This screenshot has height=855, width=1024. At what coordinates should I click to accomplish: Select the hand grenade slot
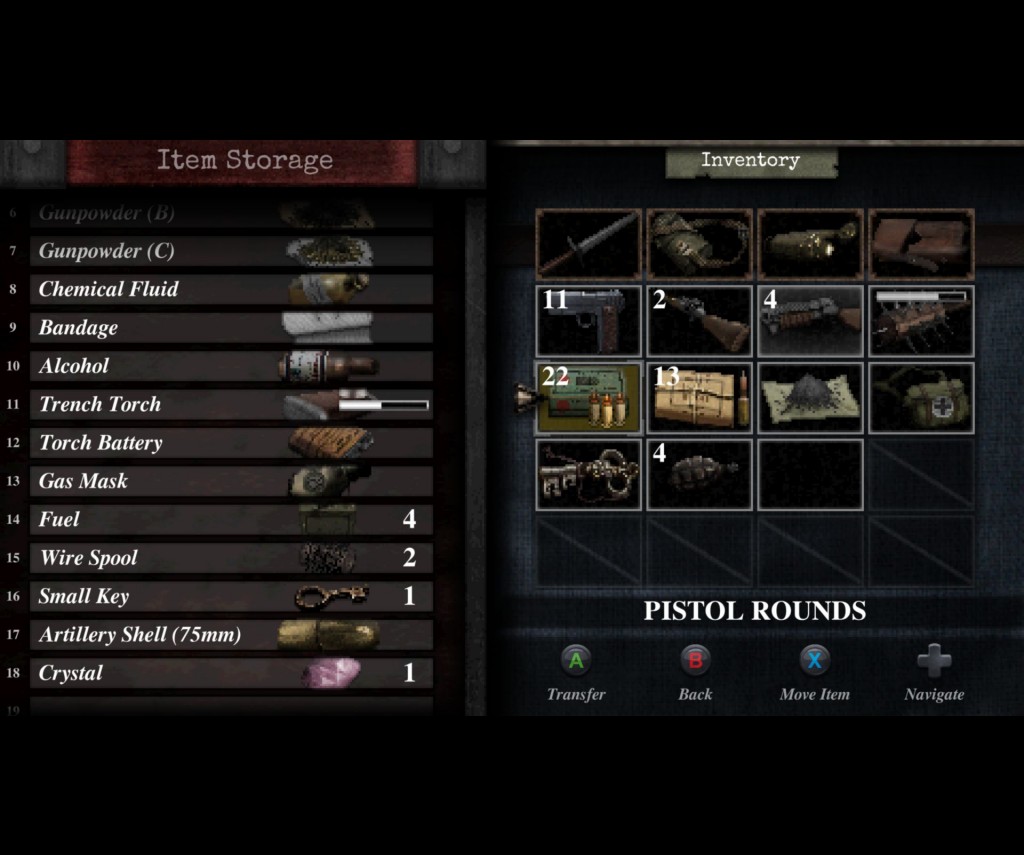coord(699,475)
